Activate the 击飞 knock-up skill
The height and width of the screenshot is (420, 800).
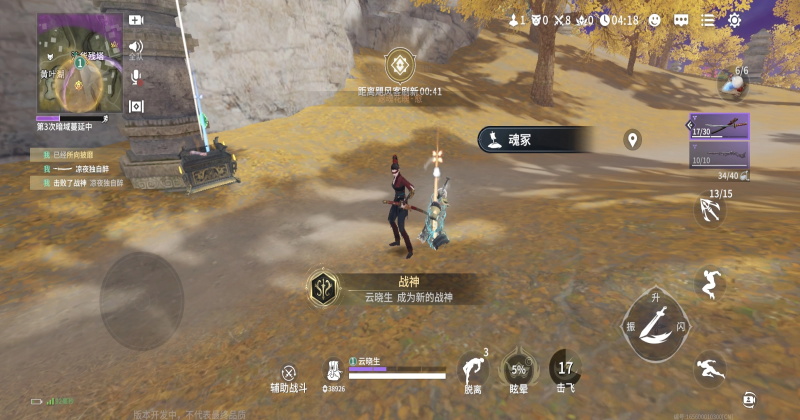coord(566,368)
